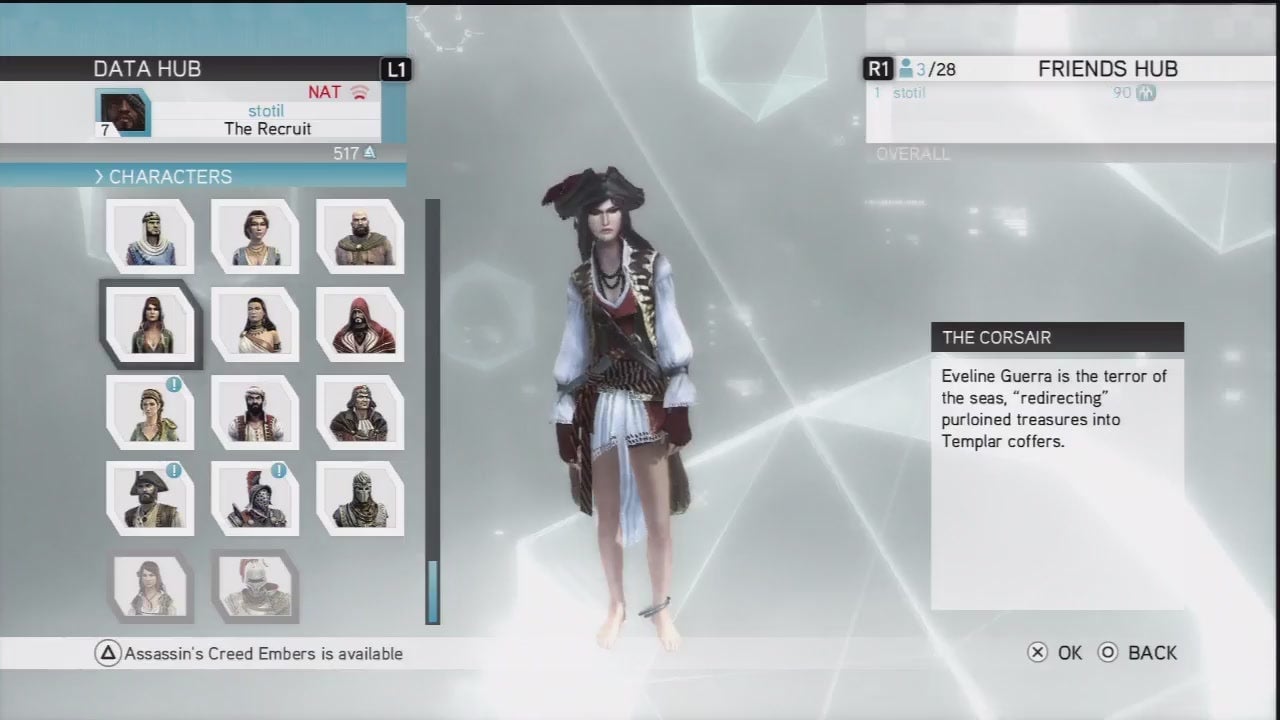Select stotil in the friends list
The image size is (1280, 720).
910,93
